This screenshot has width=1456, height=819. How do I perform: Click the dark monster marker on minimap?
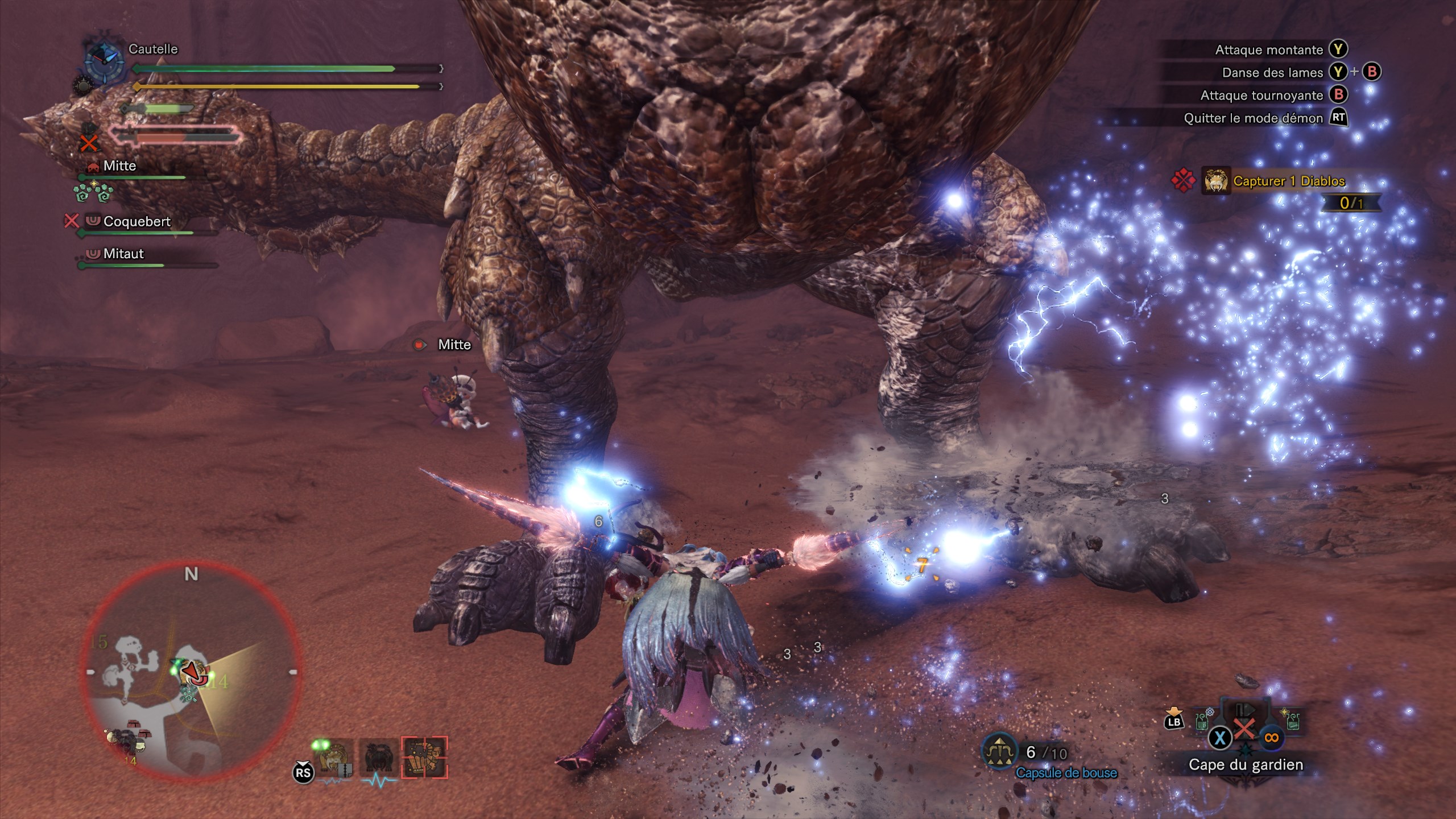121,739
